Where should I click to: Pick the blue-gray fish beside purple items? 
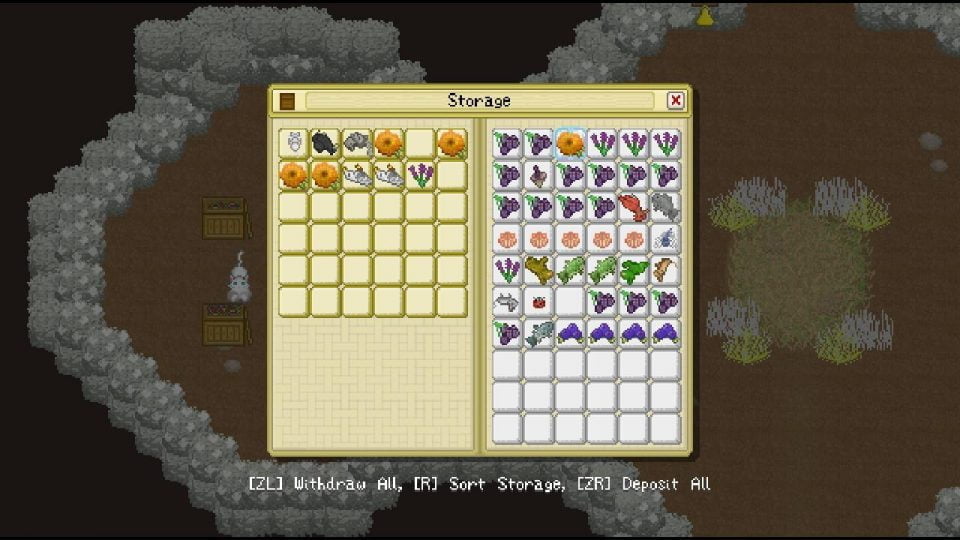(x=540, y=333)
